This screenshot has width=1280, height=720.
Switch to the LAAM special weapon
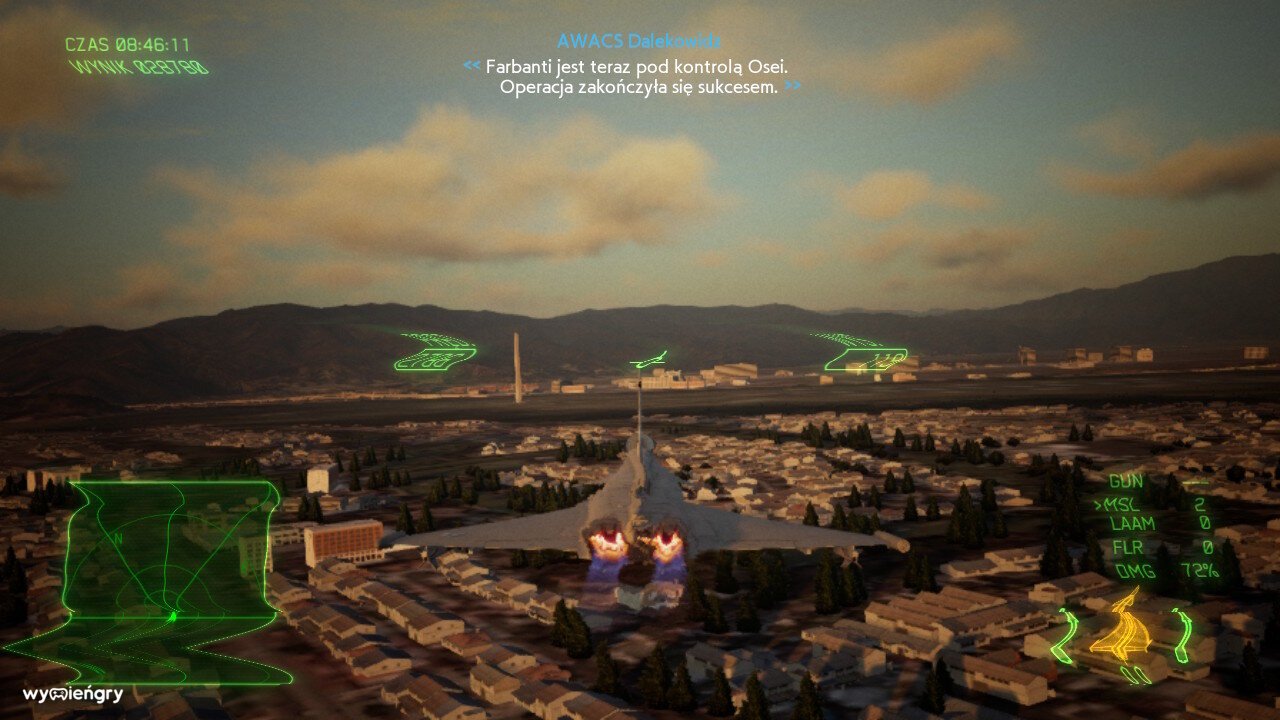pos(1132,524)
